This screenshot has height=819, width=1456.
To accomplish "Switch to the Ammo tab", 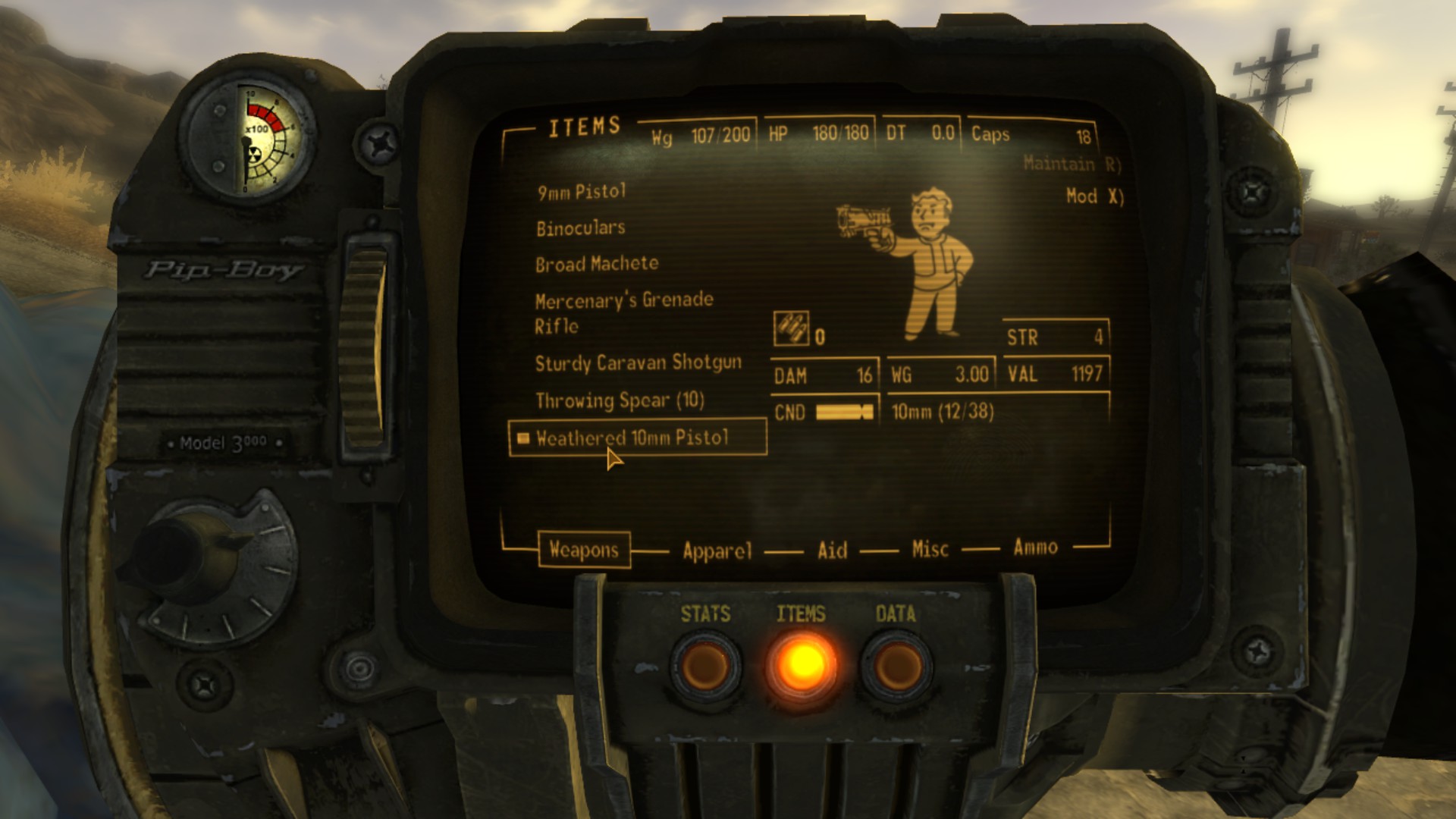I will point(1035,547).
